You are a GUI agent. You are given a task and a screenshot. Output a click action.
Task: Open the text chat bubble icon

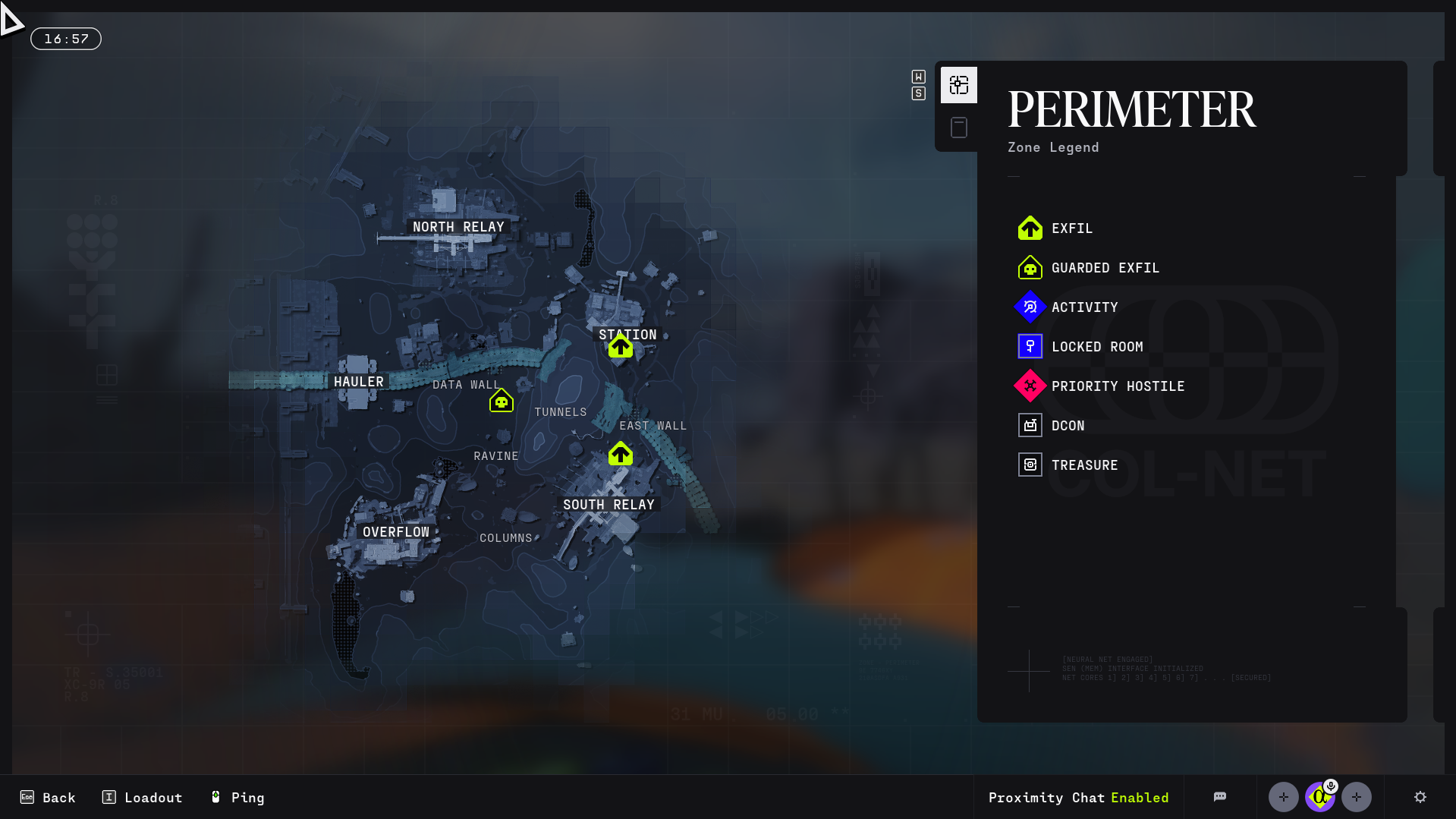tap(1220, 797)
